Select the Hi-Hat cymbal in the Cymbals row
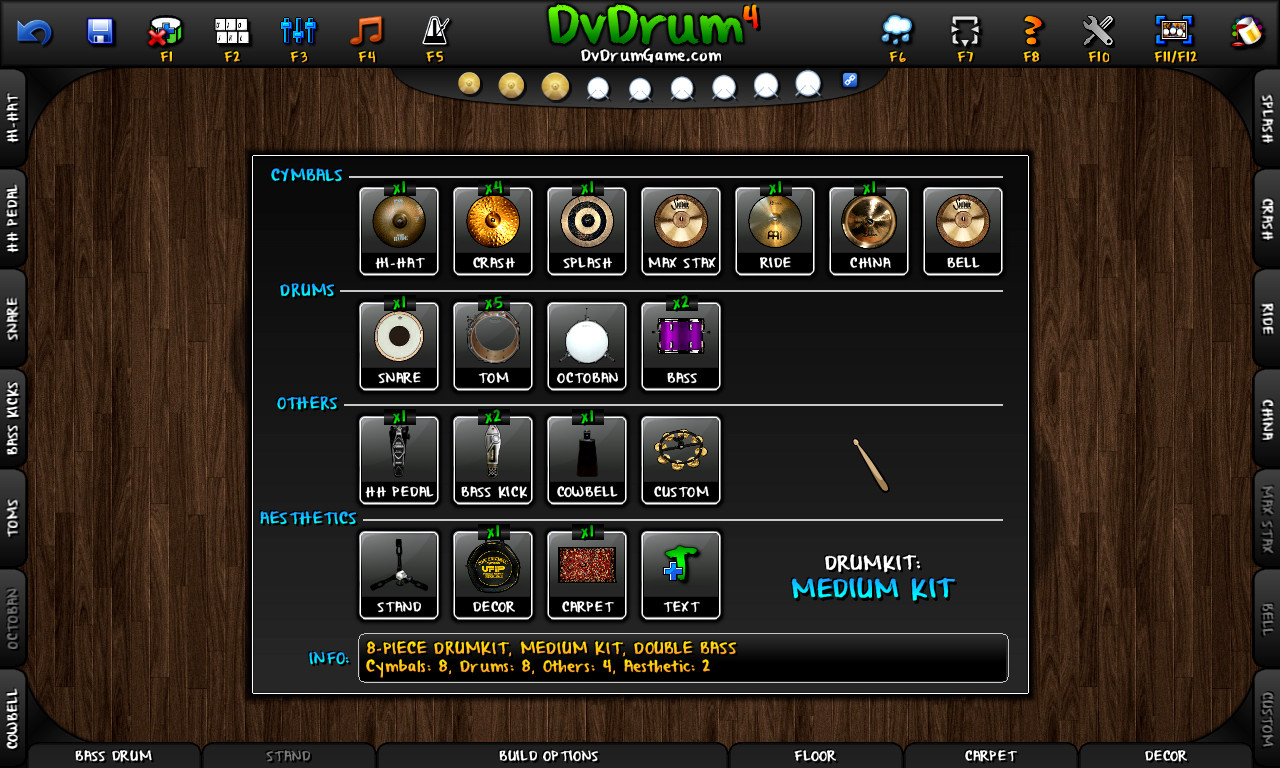1280x768 pixels. tap(399, 230)
